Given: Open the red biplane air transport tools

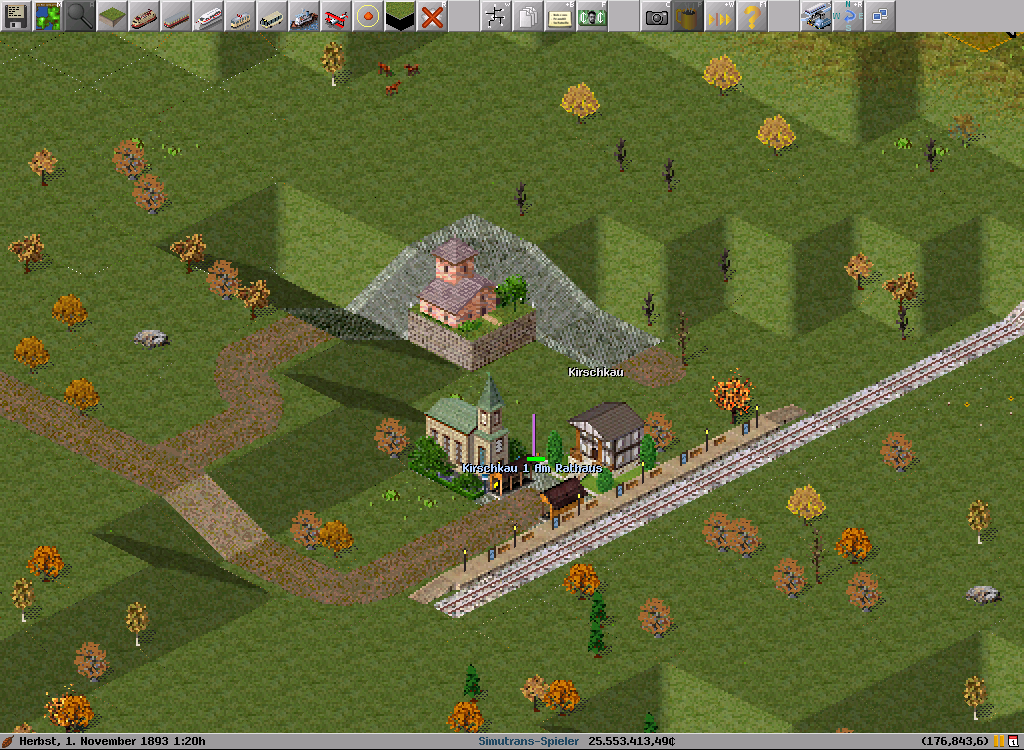Looking at the screenshot, I should tap(336, 16).
